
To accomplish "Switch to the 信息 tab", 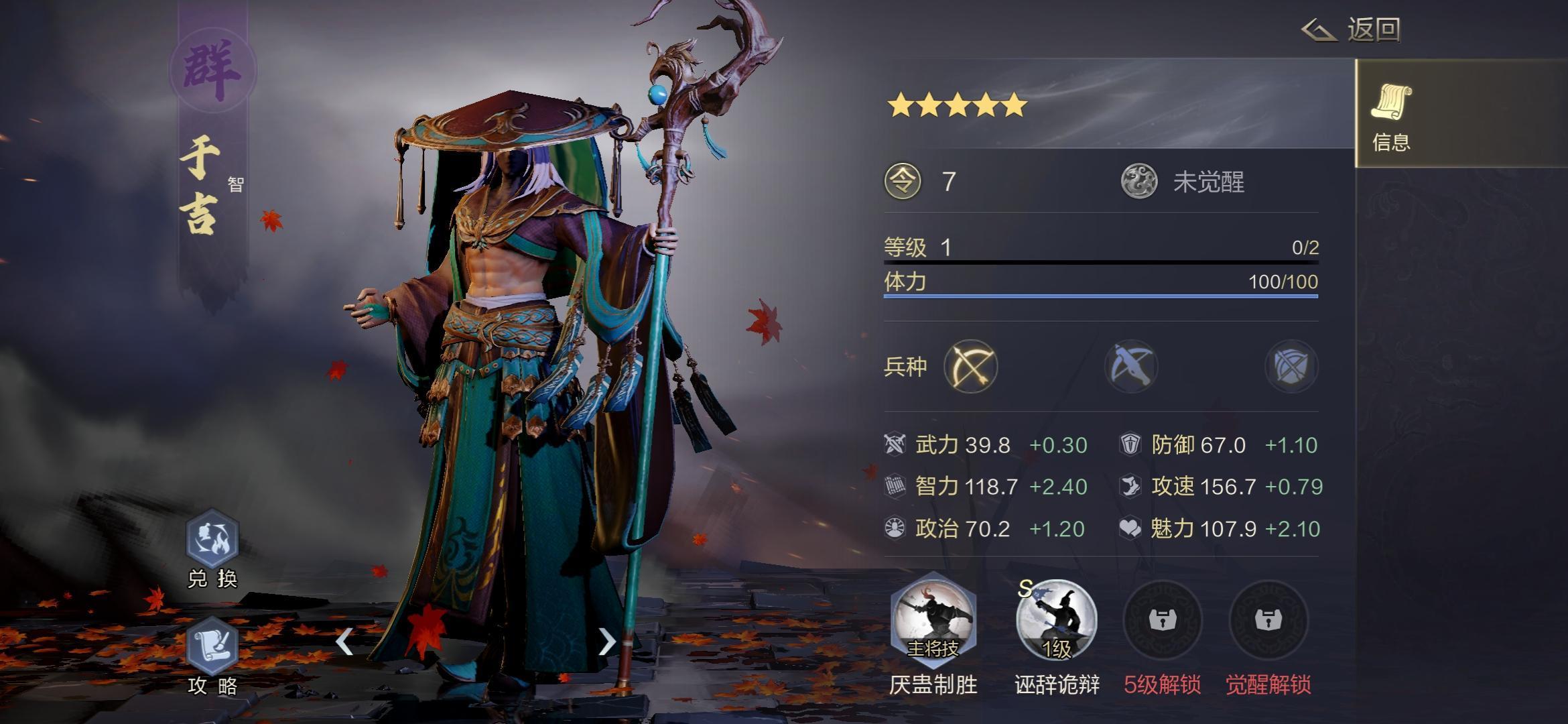I will pos(1391,114).
